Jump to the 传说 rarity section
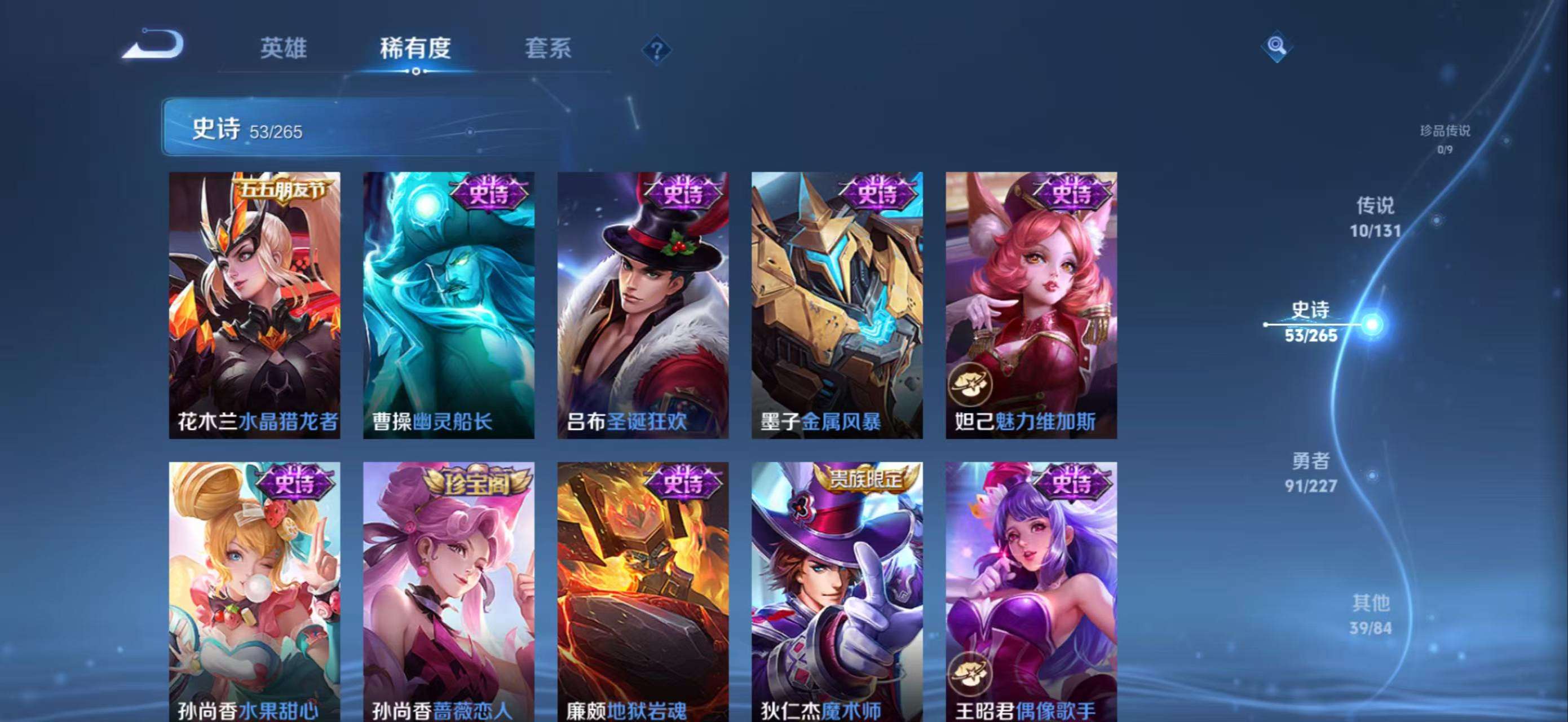This screenshot has height=722, width=1568. pos(1375,217)
